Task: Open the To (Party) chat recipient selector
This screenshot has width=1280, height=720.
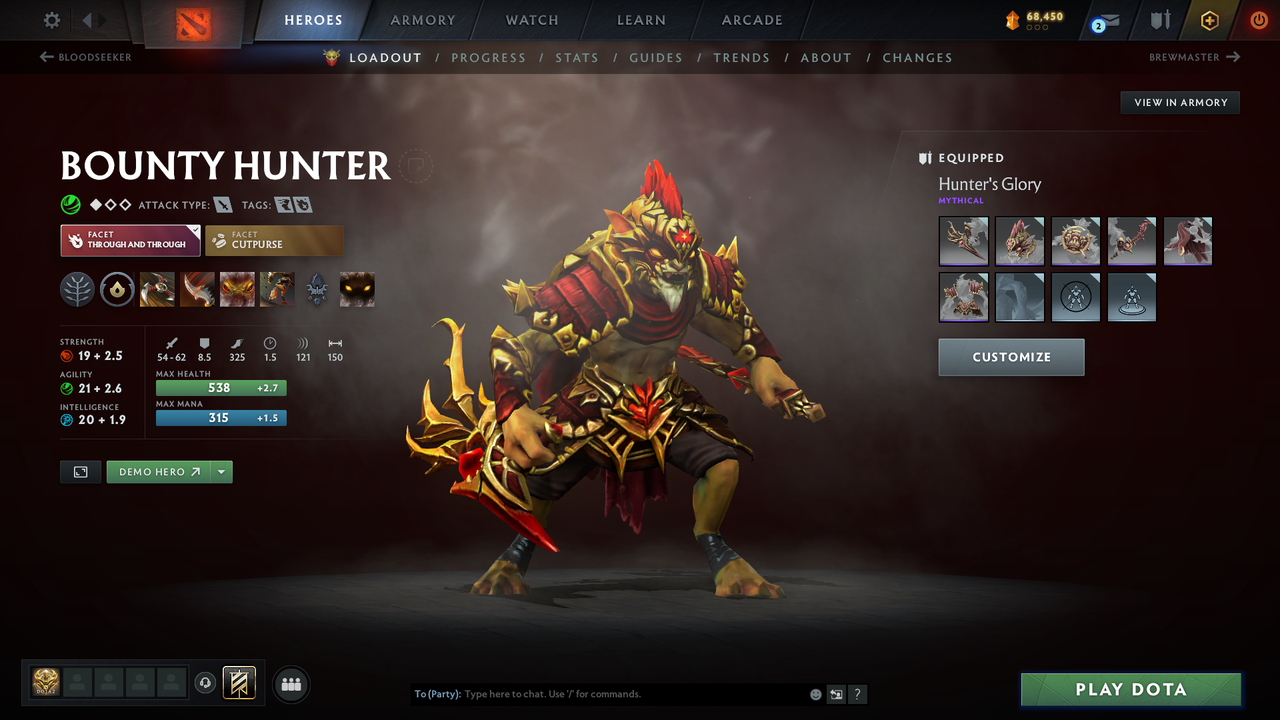Action: [x=437, y=693]
